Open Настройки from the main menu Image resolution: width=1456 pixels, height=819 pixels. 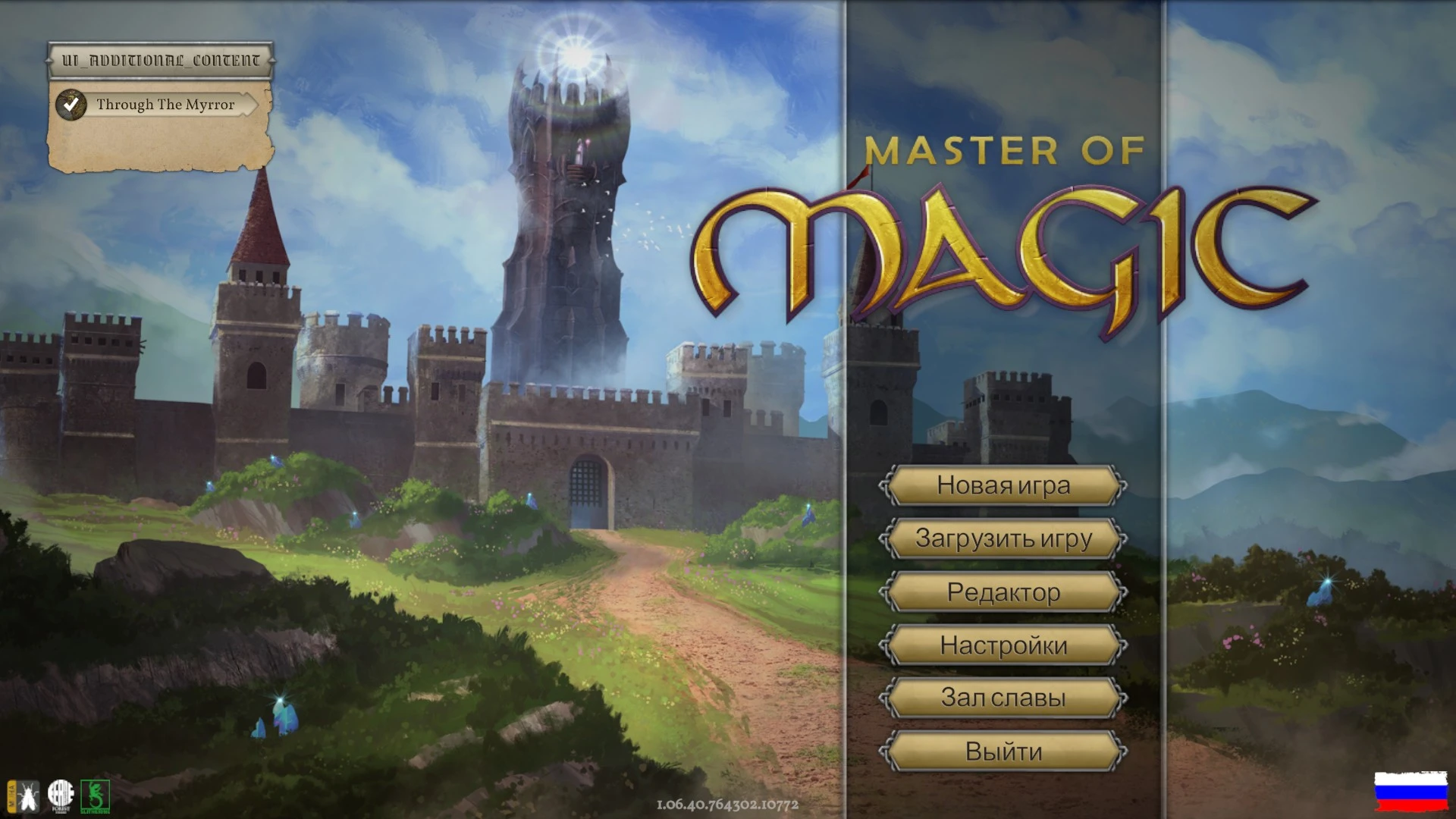pos(1003,645)
